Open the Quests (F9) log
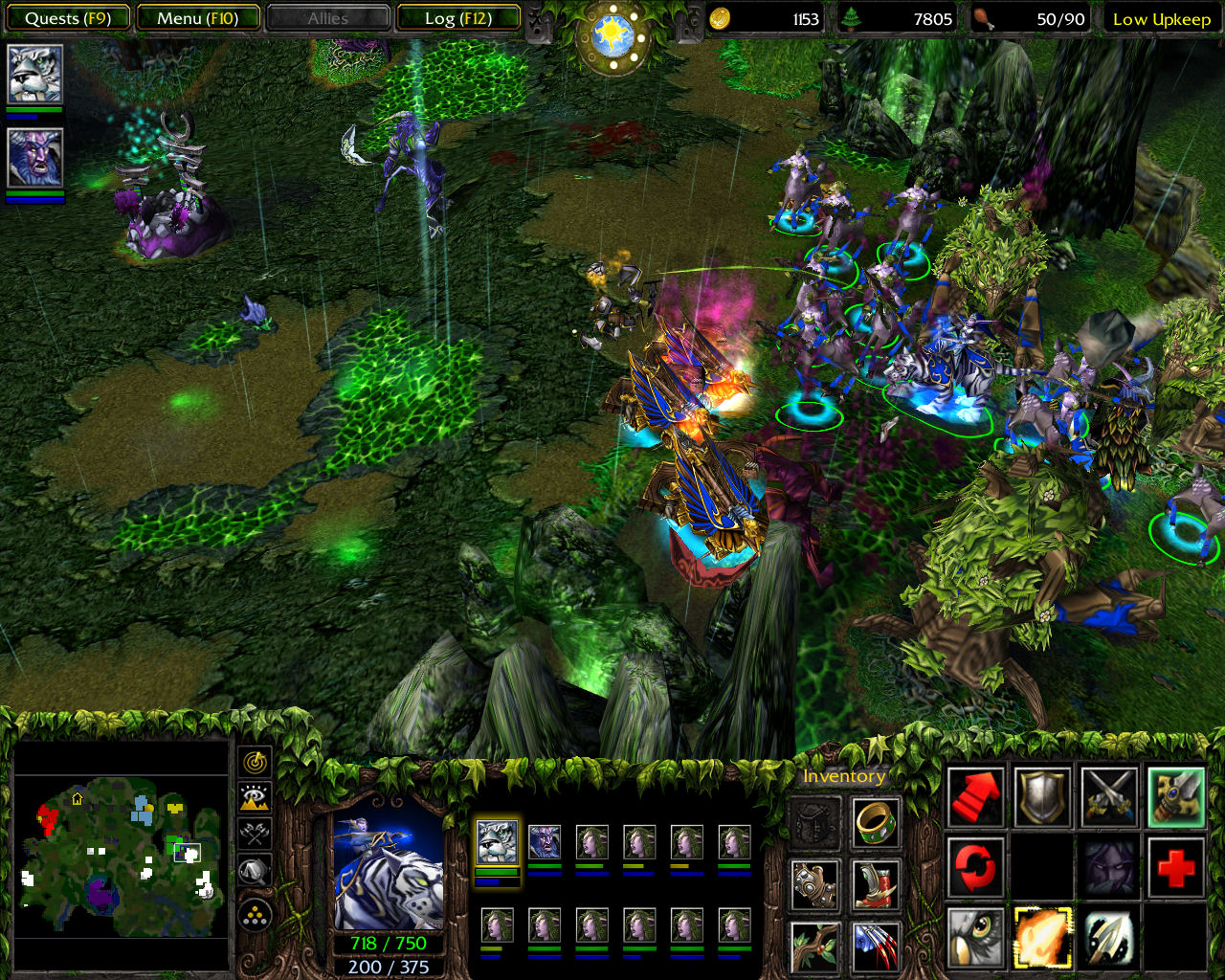The width and height of the screenshot is (1225, 980). click(x=67, y=18)
